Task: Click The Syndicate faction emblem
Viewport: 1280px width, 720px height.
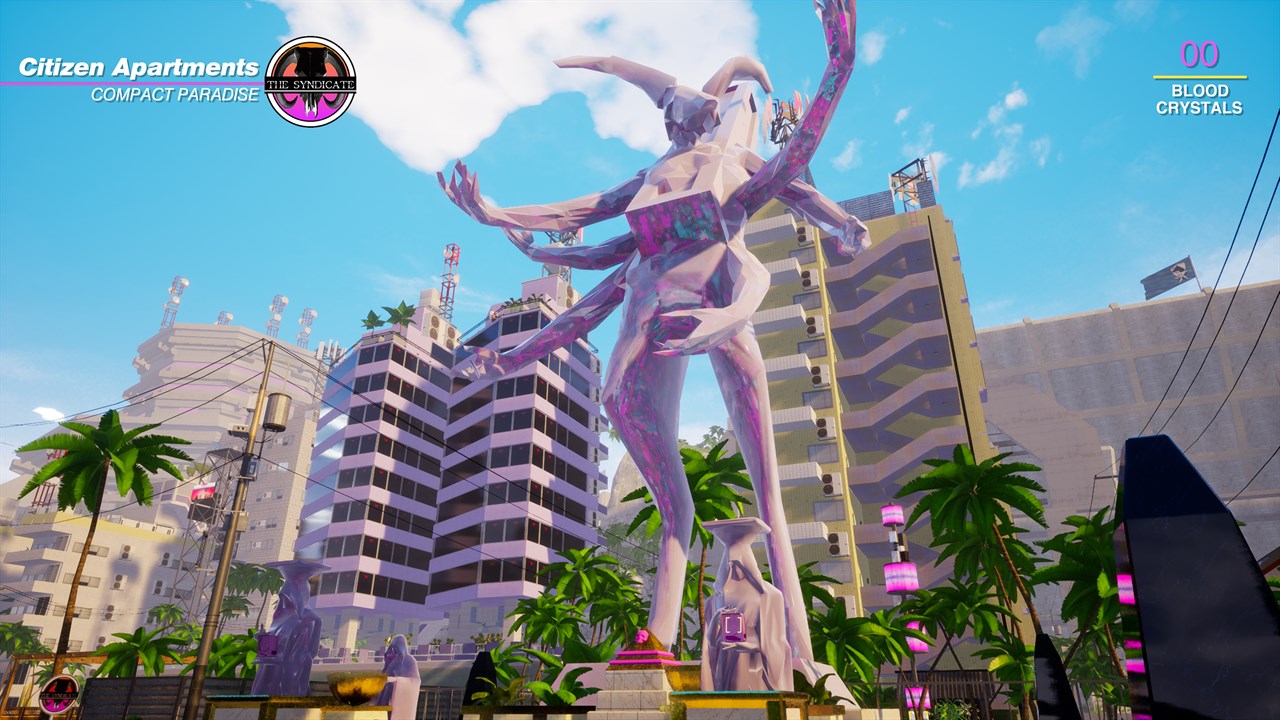Action: [310, 82]
